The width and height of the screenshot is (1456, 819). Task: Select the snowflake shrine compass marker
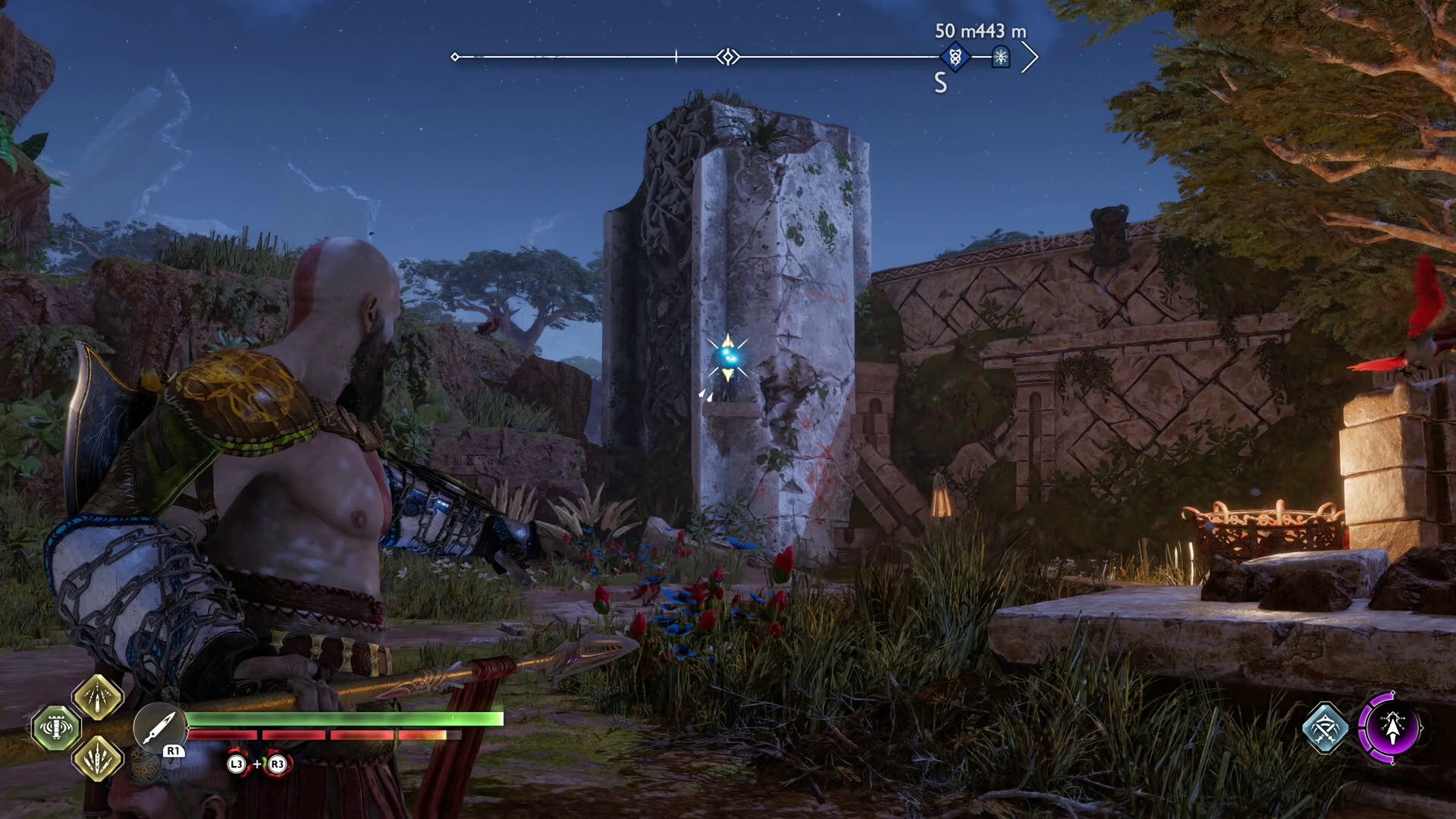[x=1001, y=57]
